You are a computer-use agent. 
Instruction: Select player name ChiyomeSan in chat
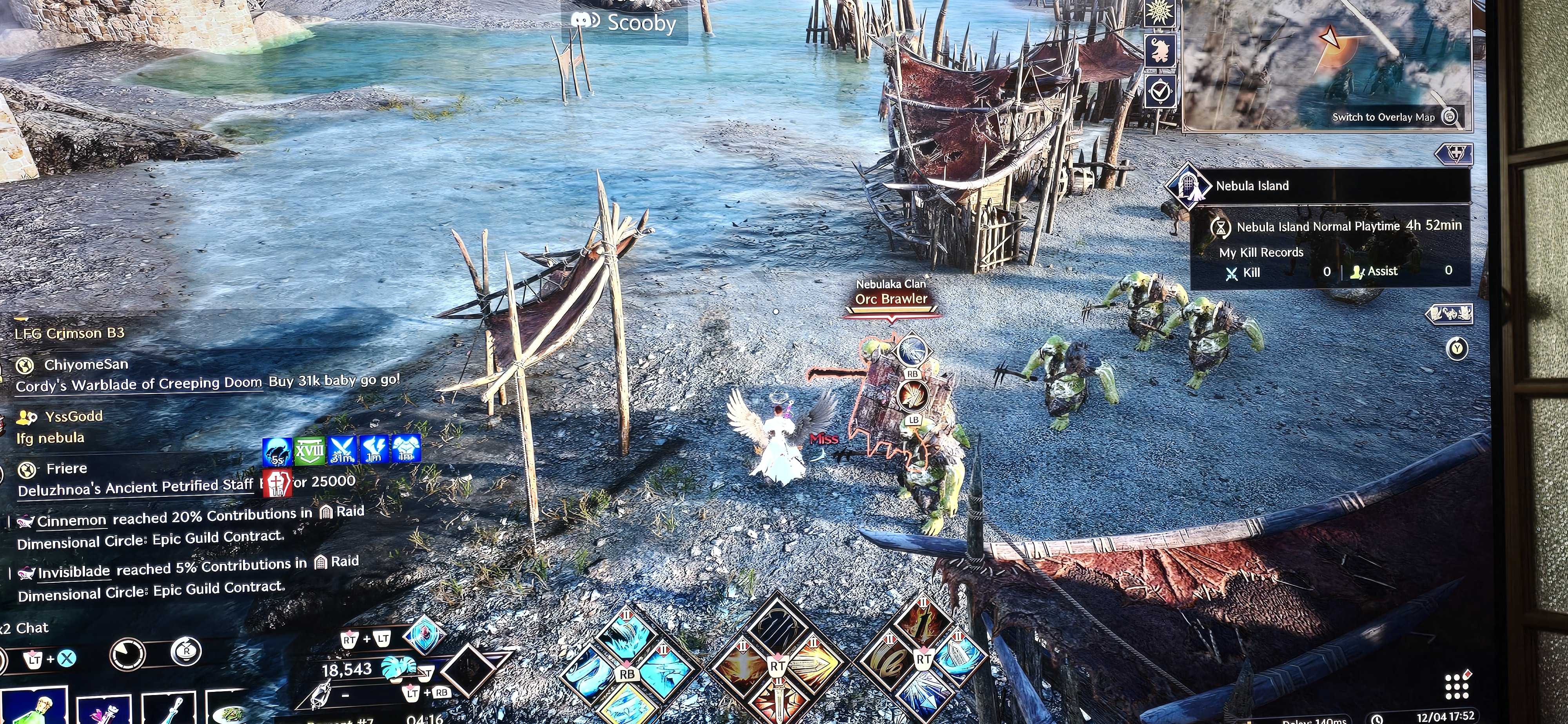(86, 364)
